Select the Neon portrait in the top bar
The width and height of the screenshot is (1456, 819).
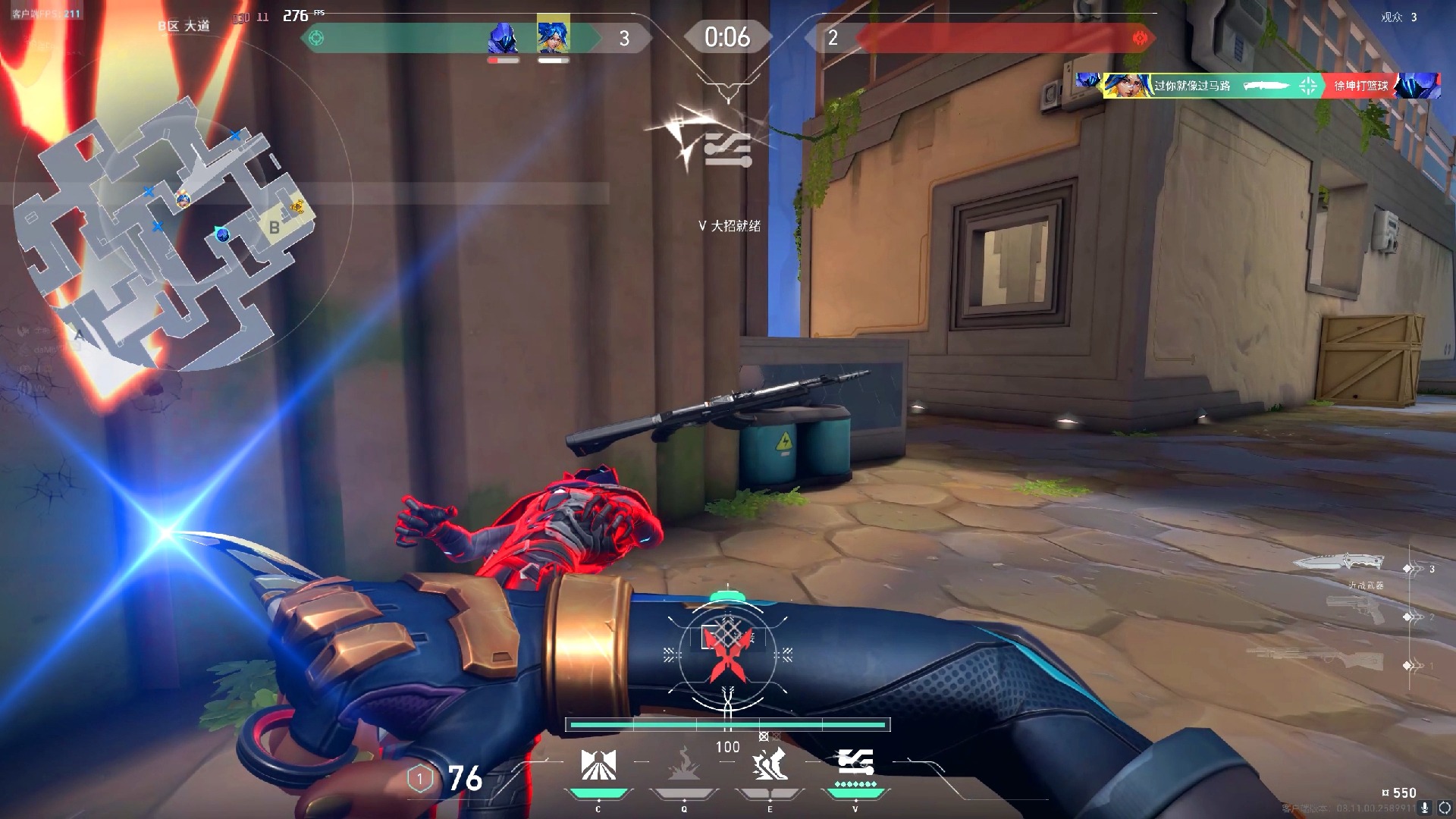coord(553,36)
